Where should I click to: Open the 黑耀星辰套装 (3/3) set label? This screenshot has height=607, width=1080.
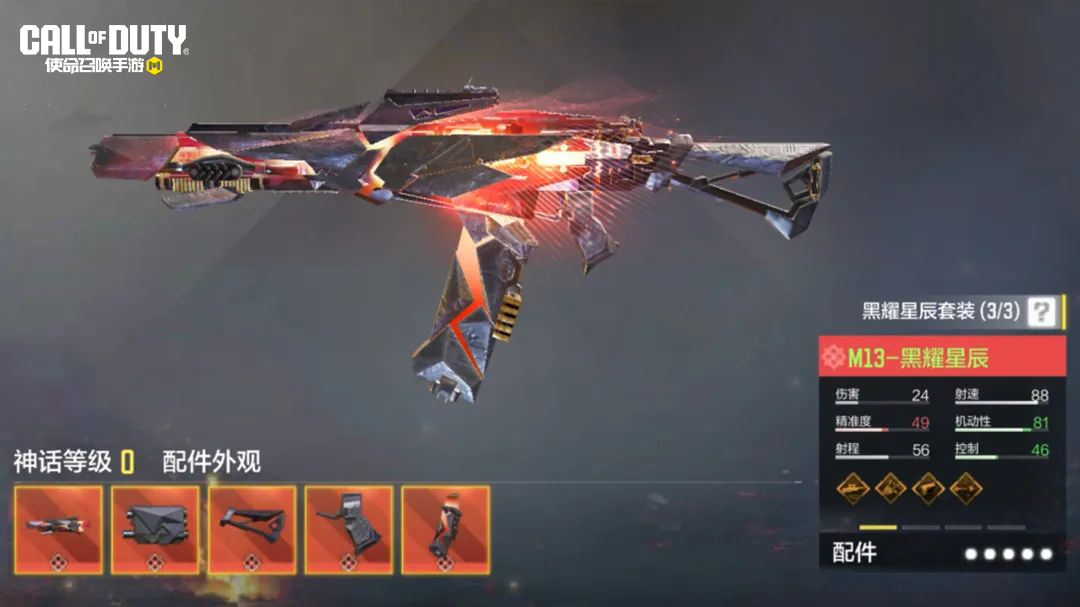[x=941, y=311]
